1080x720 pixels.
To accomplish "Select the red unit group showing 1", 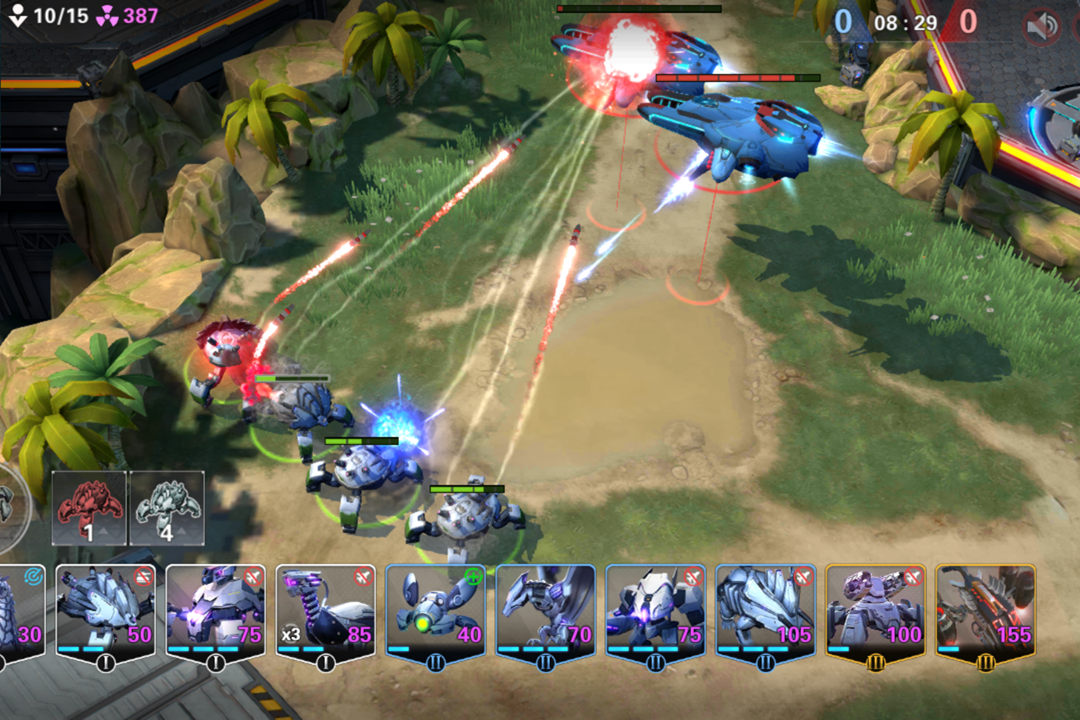I will [89, 508].
